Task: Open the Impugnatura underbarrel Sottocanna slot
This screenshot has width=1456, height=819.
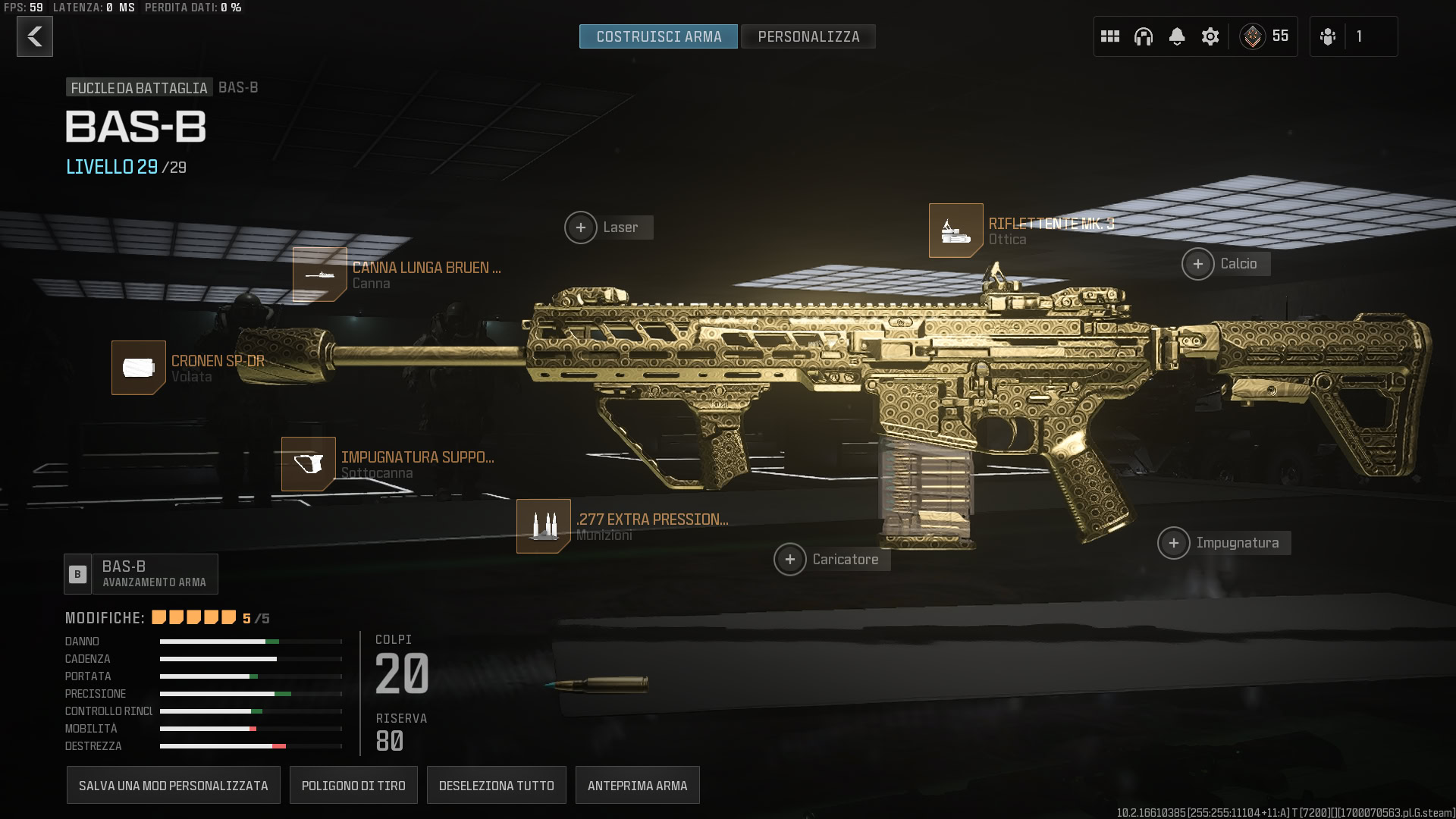Action: click(309, 464)
